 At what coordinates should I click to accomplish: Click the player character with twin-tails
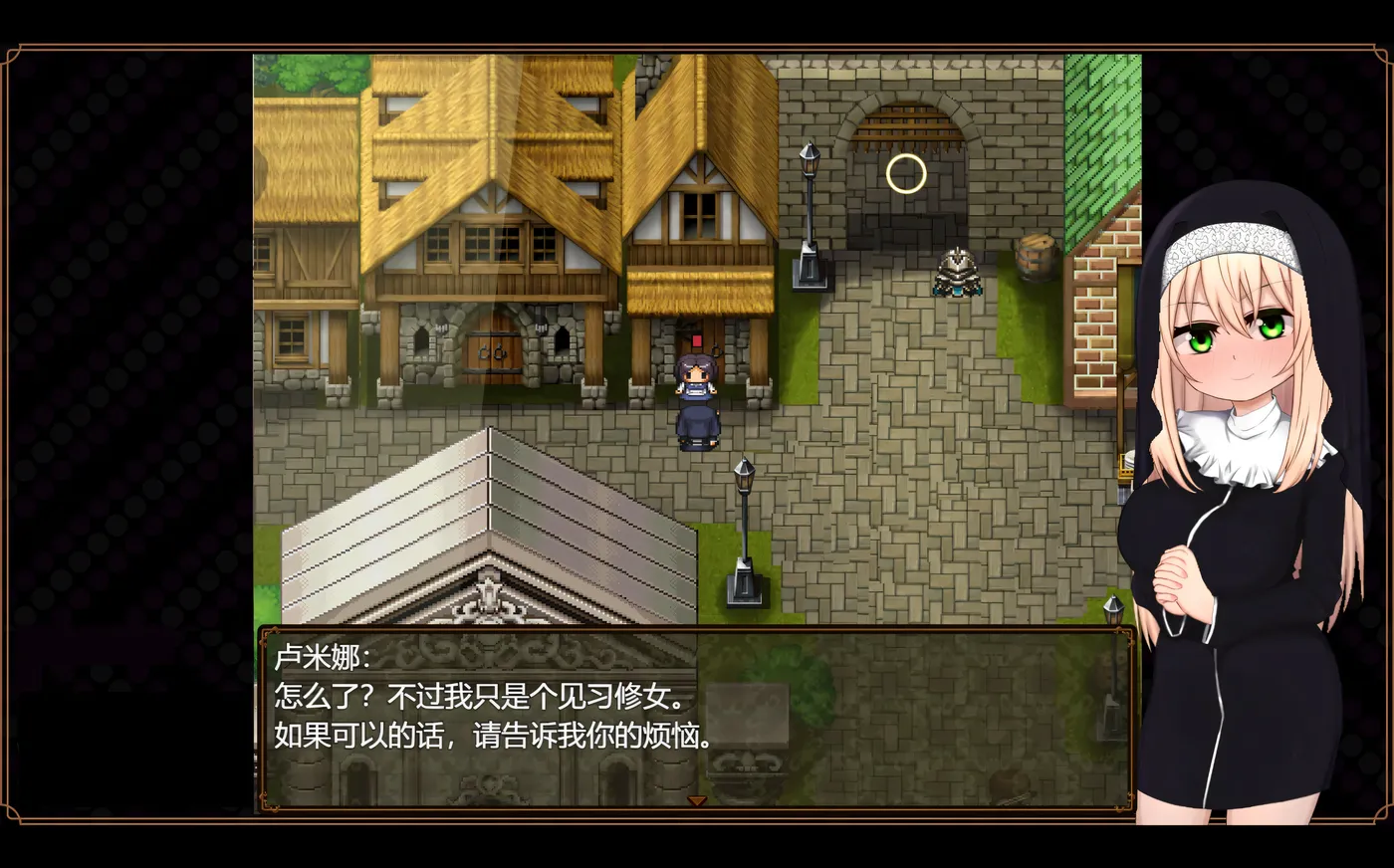point(698,398)
